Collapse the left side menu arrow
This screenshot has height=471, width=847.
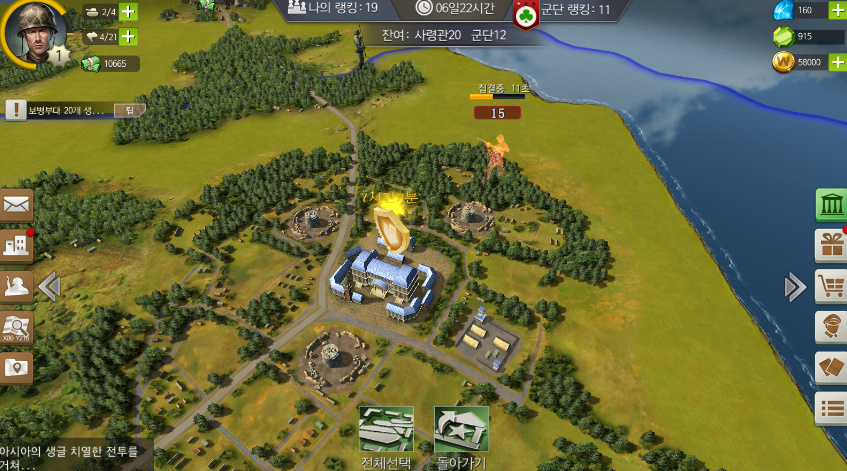48,287
